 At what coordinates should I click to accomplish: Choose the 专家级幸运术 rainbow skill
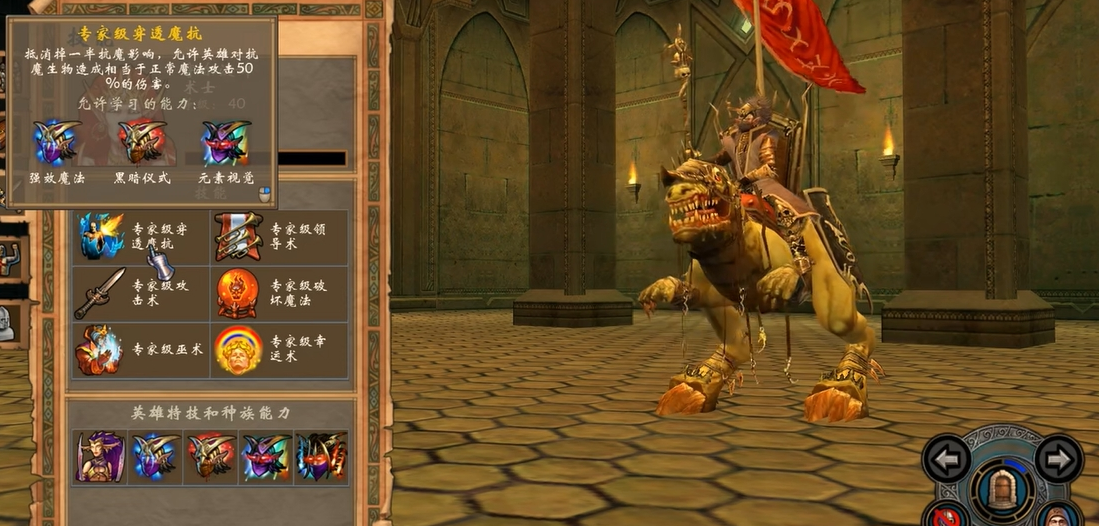[239, 350]
